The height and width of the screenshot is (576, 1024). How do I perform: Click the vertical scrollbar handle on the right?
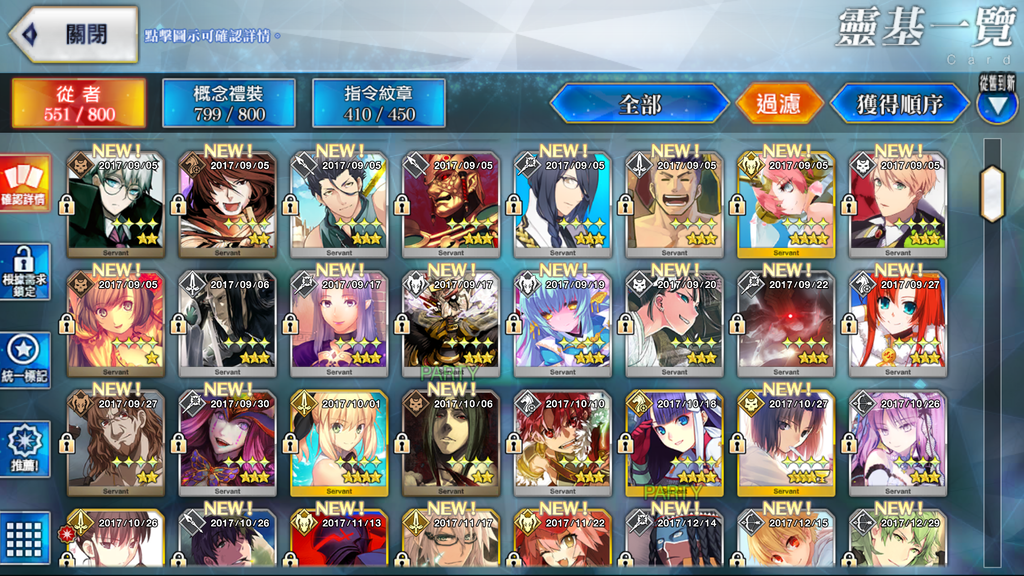[992, 187]
